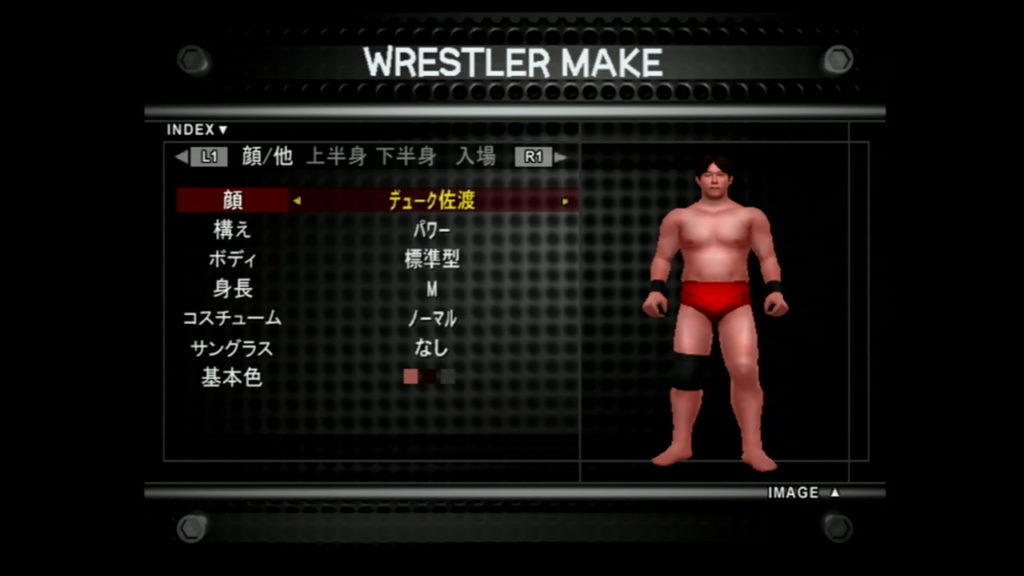Click the right arrow beside デューク佐渡
Image resolution: width=1024 pixels, height=576 pixels.
pyautogui.click(x=565, y=201)
